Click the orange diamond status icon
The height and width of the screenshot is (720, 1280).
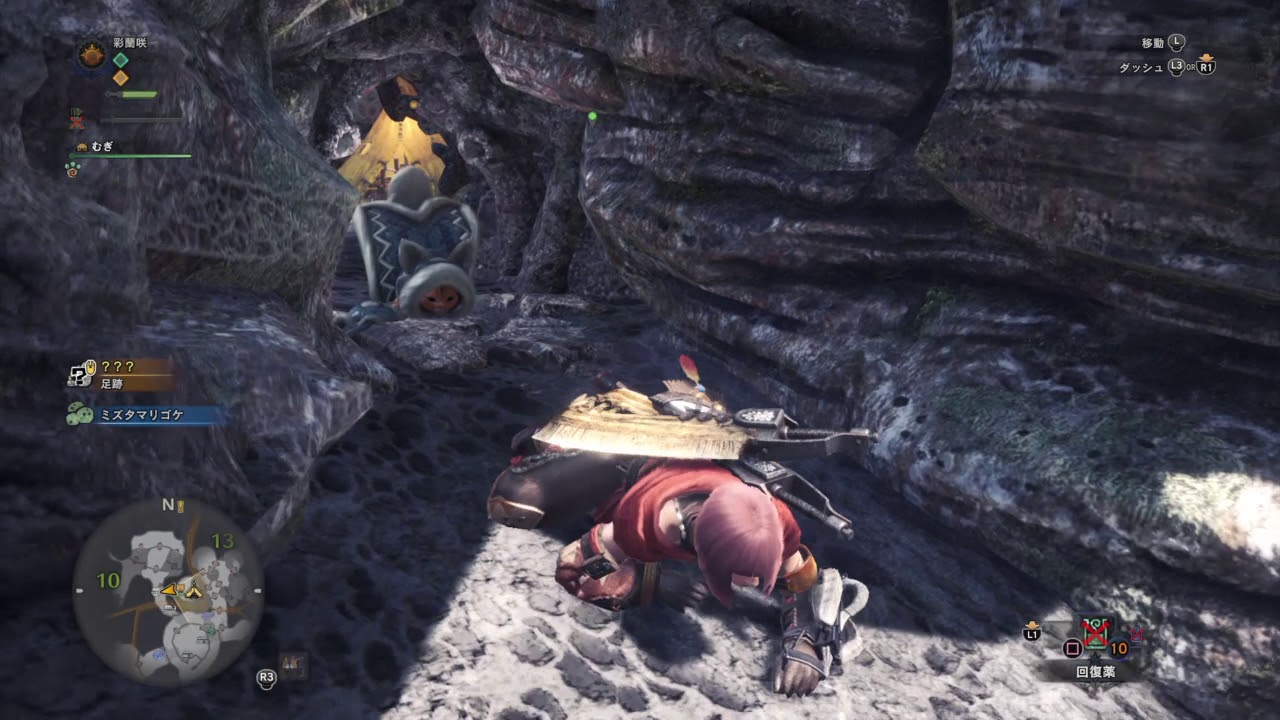click(x=120, y=78)
